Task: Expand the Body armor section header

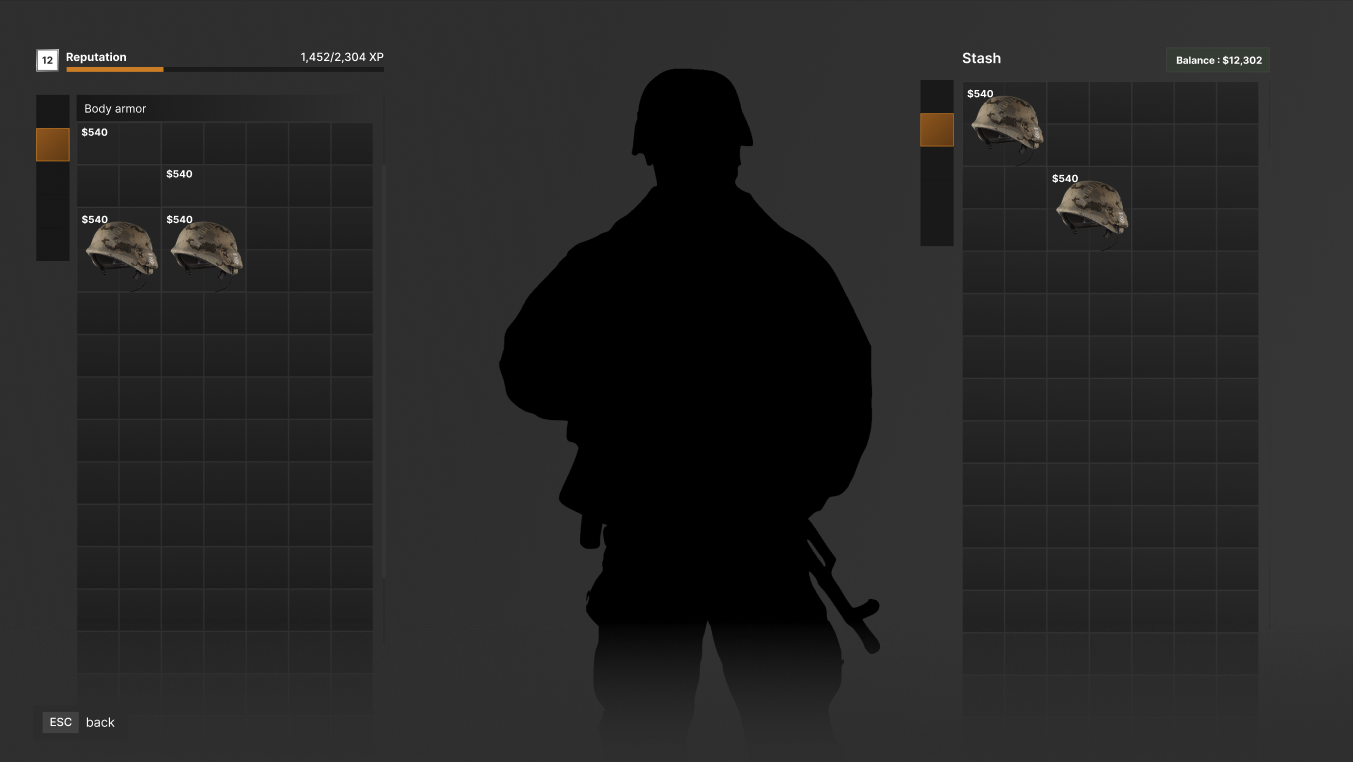Action: click(114, 108)
